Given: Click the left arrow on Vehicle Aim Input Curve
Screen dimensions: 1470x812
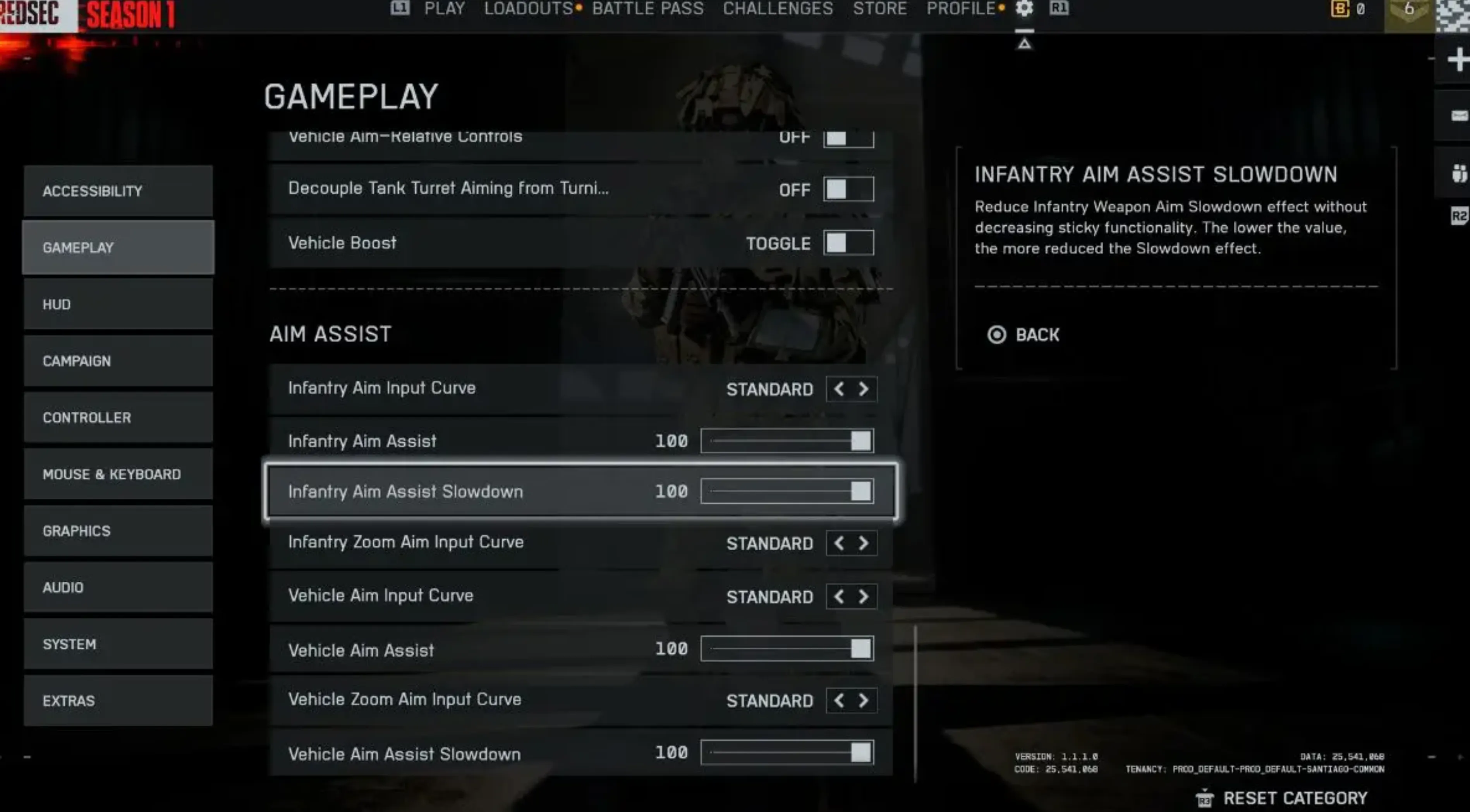Looking at the screenshot, I should point(839,596).
